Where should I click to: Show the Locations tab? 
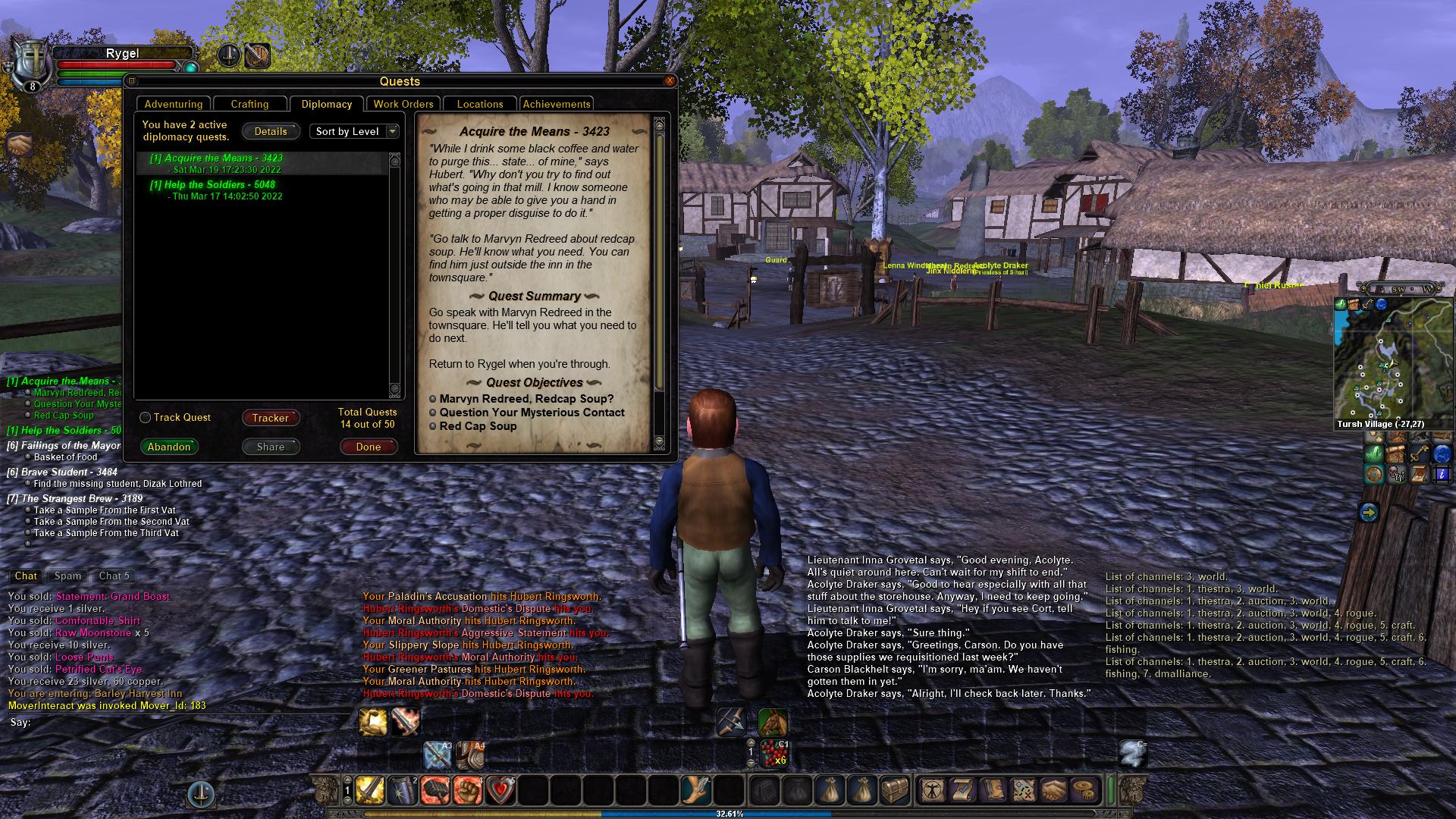tap(479, 104)
